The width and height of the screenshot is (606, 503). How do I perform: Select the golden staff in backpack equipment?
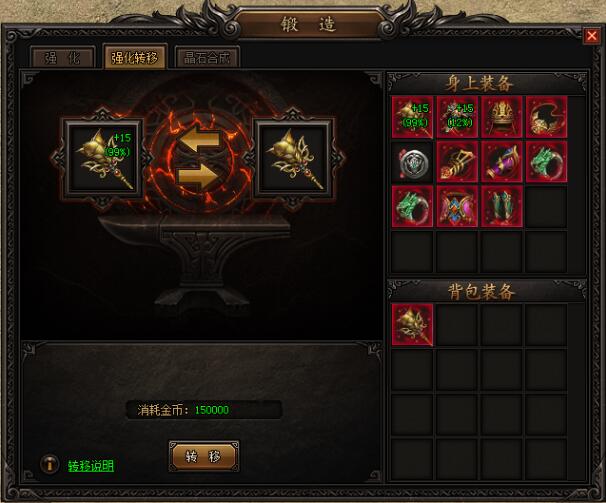tap(411, 324)
